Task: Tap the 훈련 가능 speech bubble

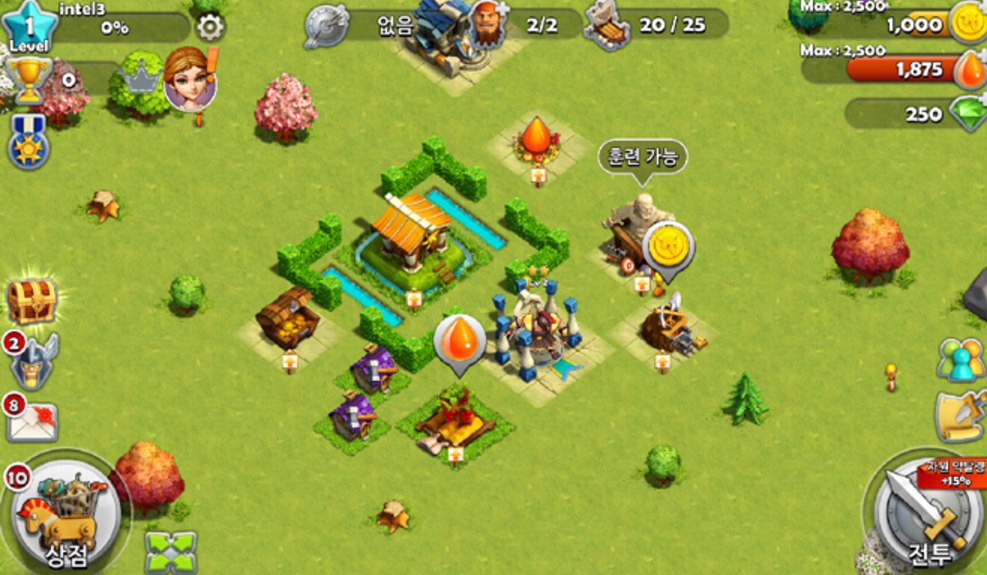Action: tap(642, 157)
